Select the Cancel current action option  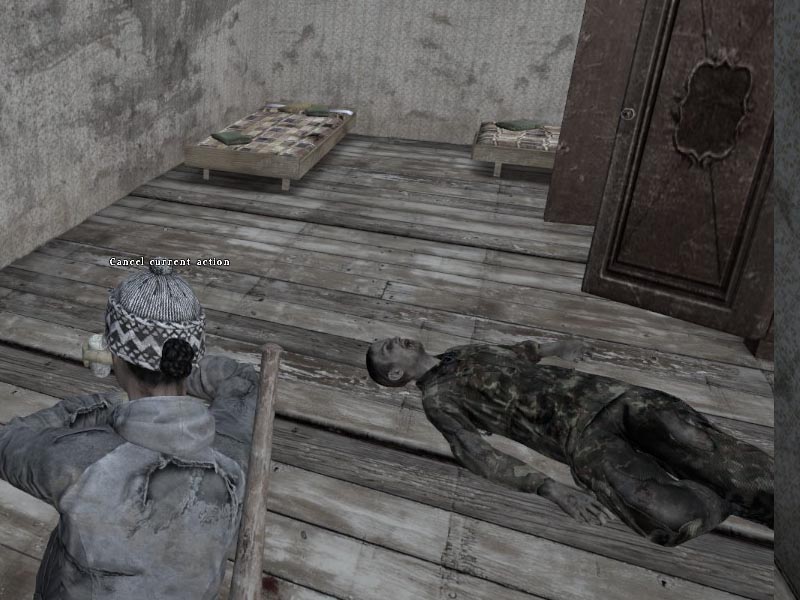pyautogui.click(x=169, y=262)
